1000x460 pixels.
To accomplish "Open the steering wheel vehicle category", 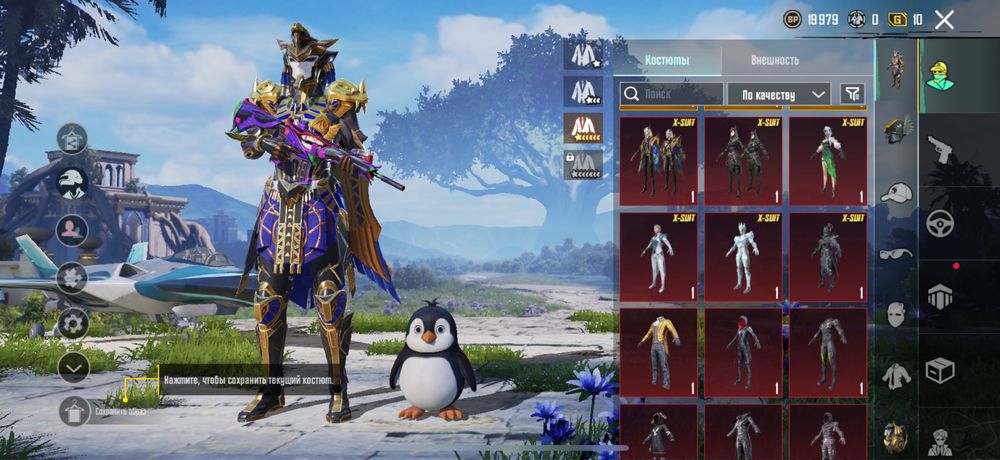I will point(940,223).
